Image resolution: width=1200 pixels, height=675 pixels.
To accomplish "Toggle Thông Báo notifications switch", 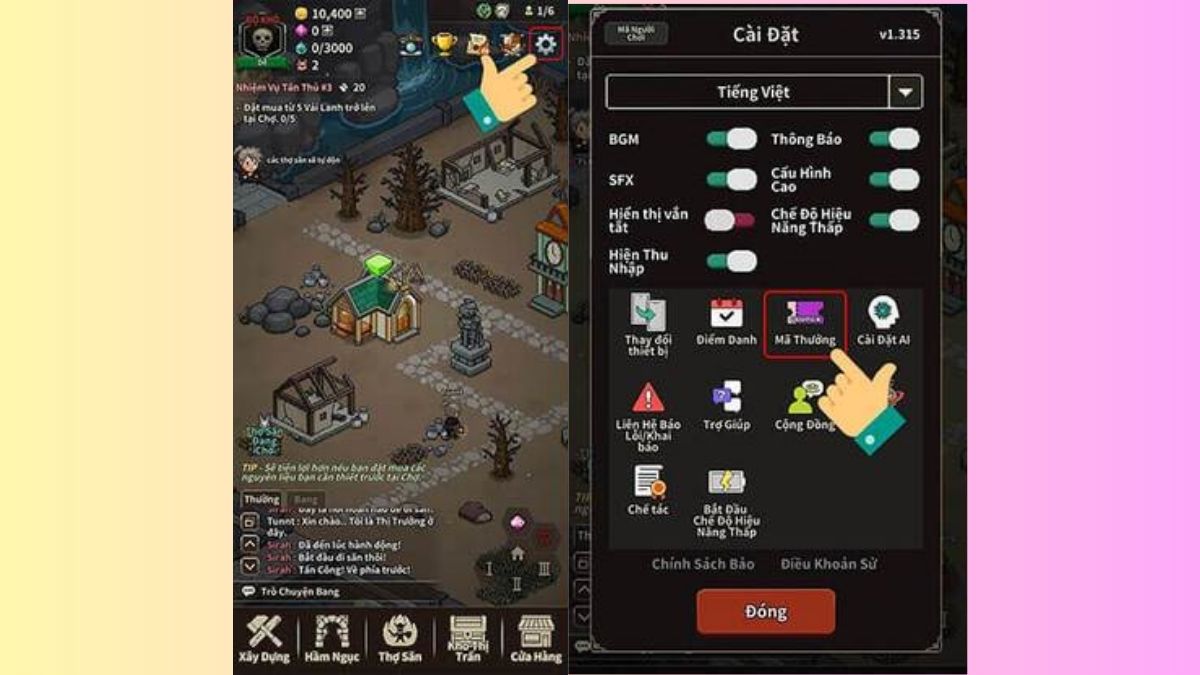I will click(x=893, y=139).
